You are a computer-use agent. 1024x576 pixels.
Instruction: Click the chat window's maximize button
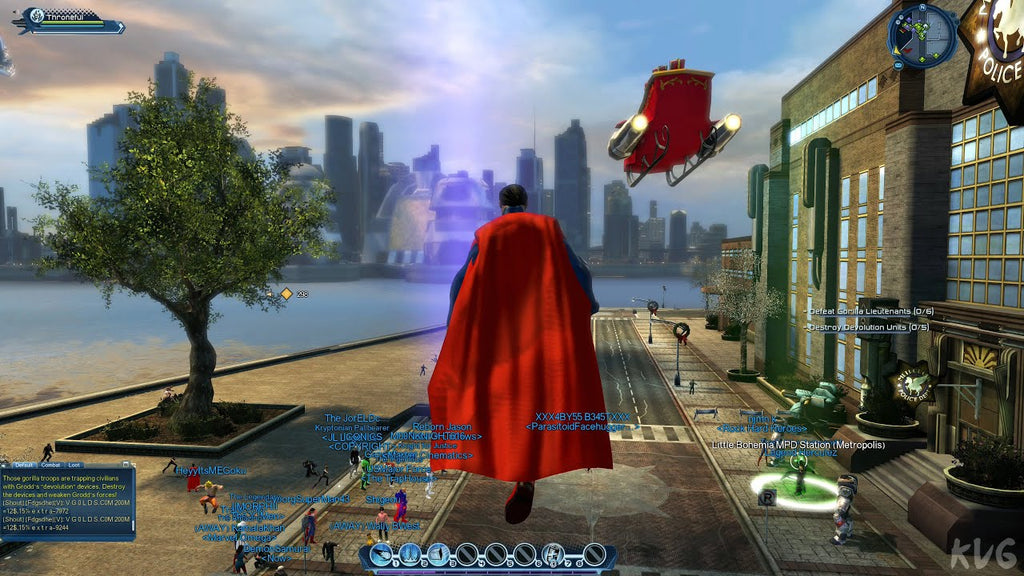[x=127, y=466]
